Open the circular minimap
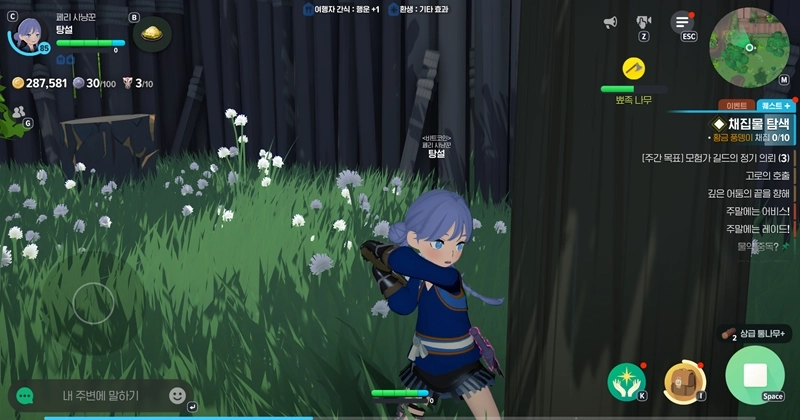Viewport: 800px width, 420px height. 749,47
